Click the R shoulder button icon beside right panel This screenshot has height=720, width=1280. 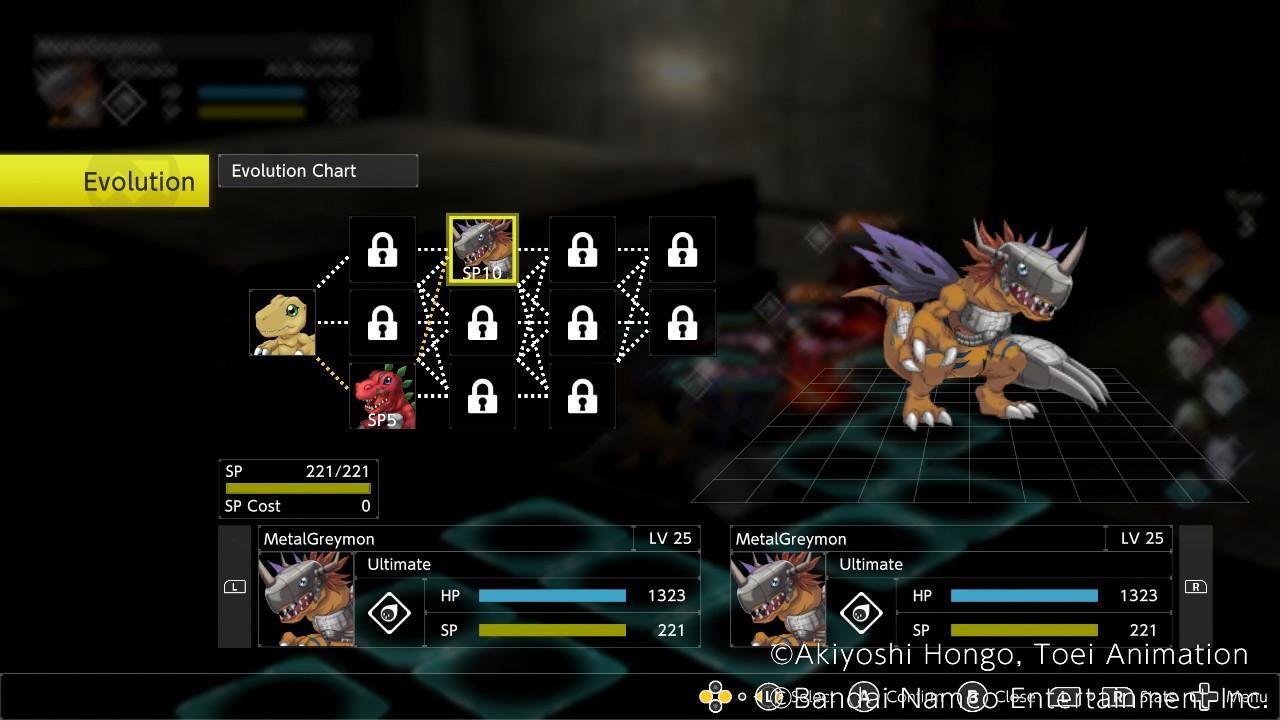tap(1196, 587)
